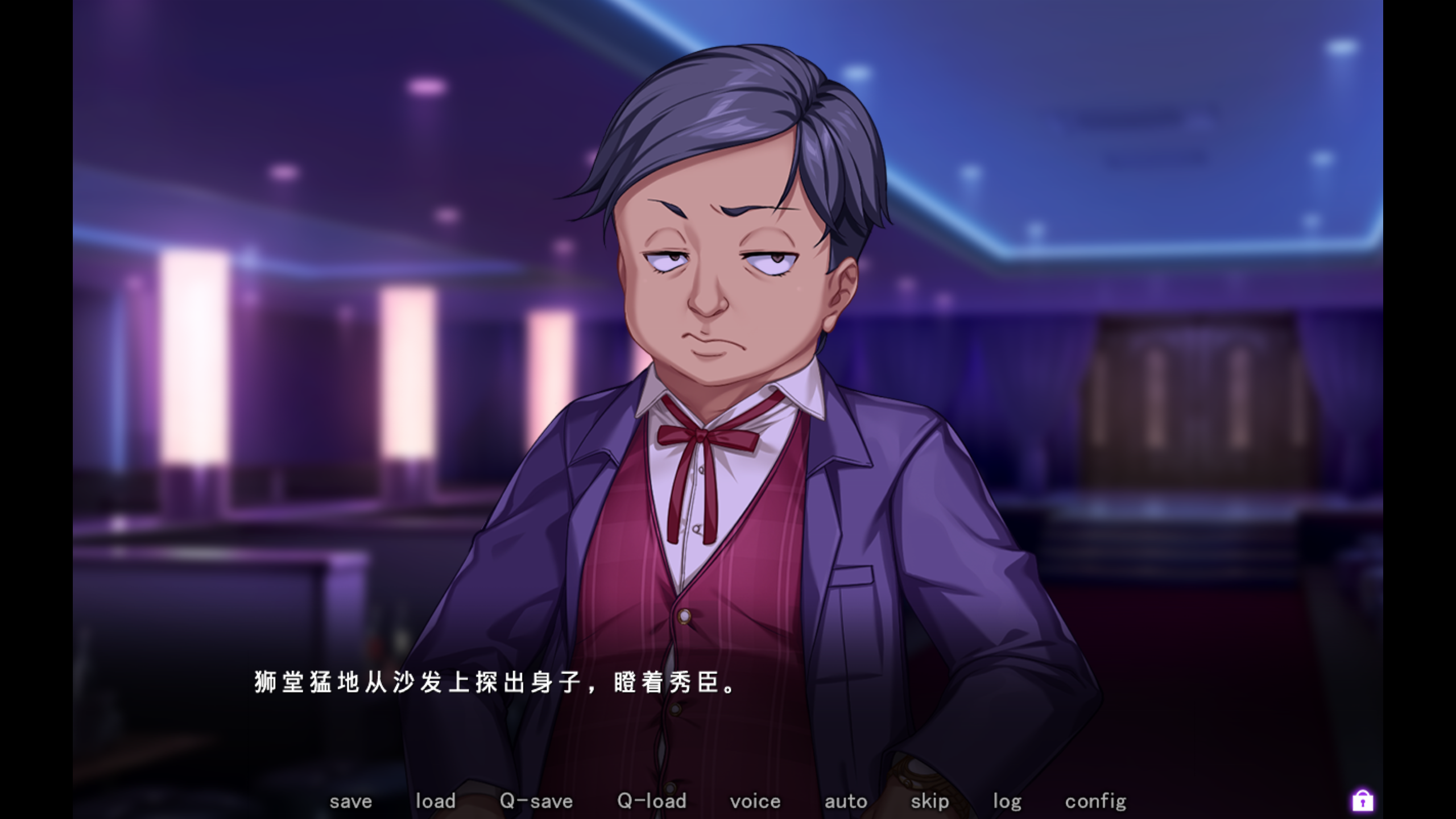Image resolution: width=1456 pixels, height=819 pixels.
Task: Enable skip mode to fast-forward dialogue
Action: click(929, 801)
